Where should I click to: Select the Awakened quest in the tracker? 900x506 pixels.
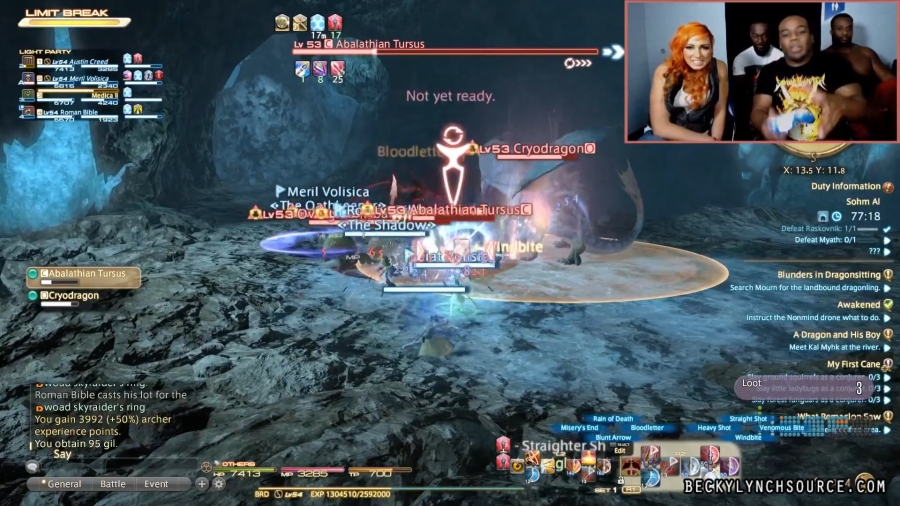coord(858,305)
